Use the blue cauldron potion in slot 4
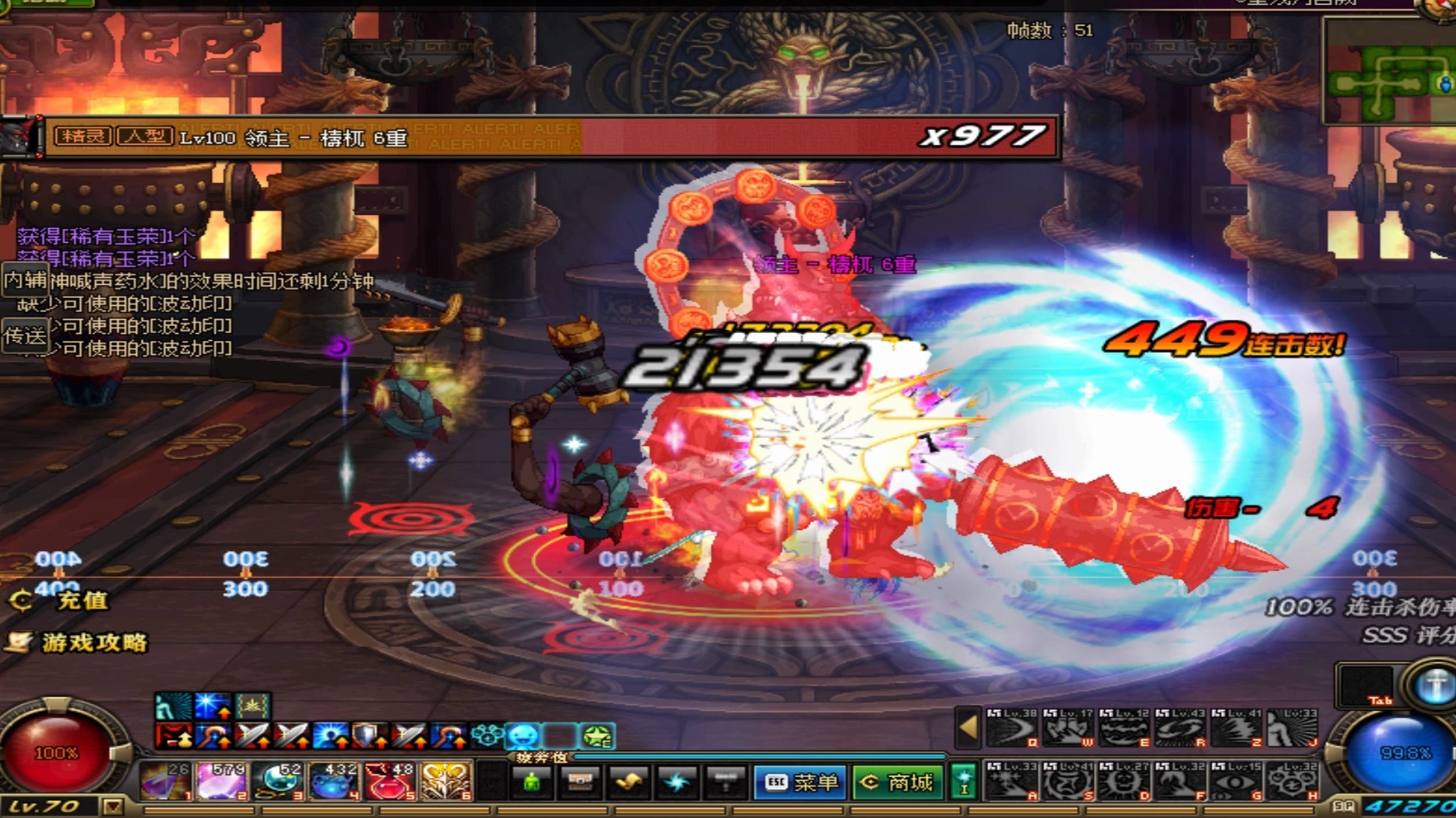1456x818 pixels. tap(334, 781)
